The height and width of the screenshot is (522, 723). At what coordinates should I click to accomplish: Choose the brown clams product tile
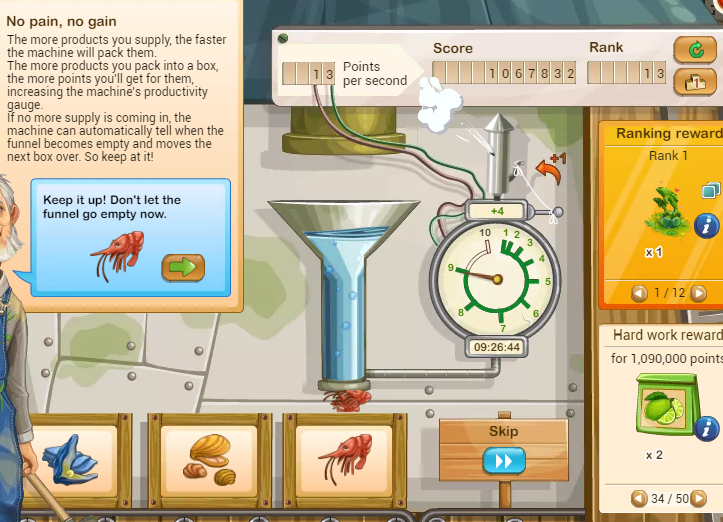(210, 460)
